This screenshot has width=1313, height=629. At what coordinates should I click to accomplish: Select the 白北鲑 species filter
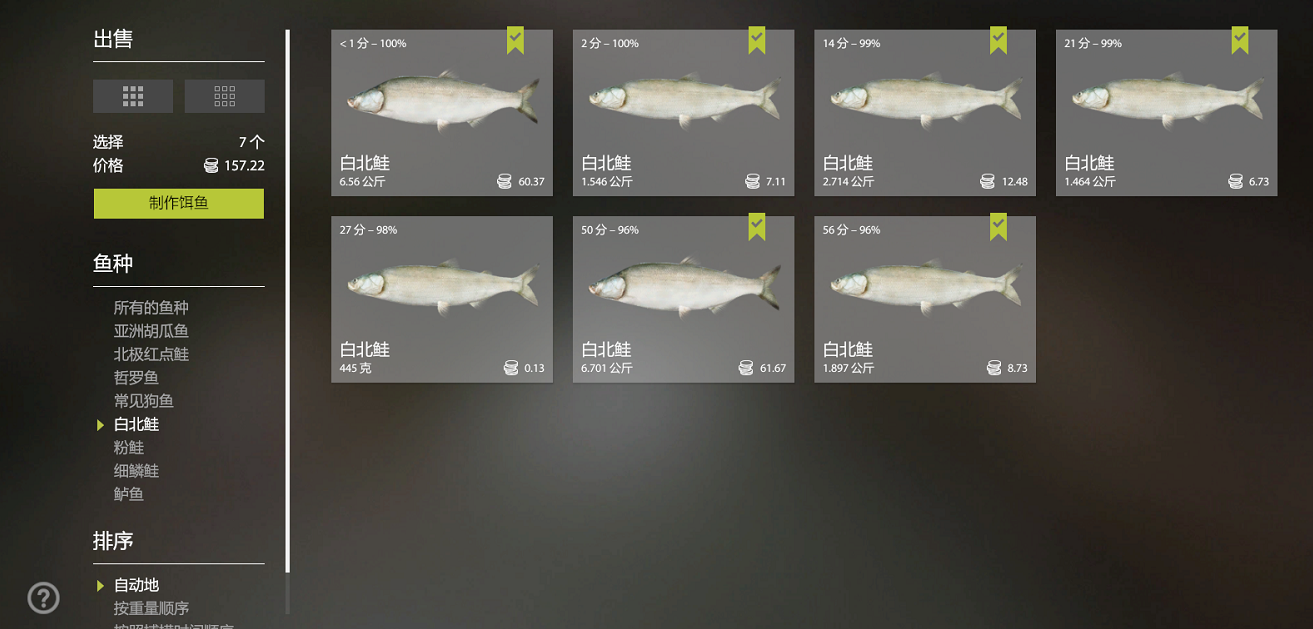pos(136,424)
